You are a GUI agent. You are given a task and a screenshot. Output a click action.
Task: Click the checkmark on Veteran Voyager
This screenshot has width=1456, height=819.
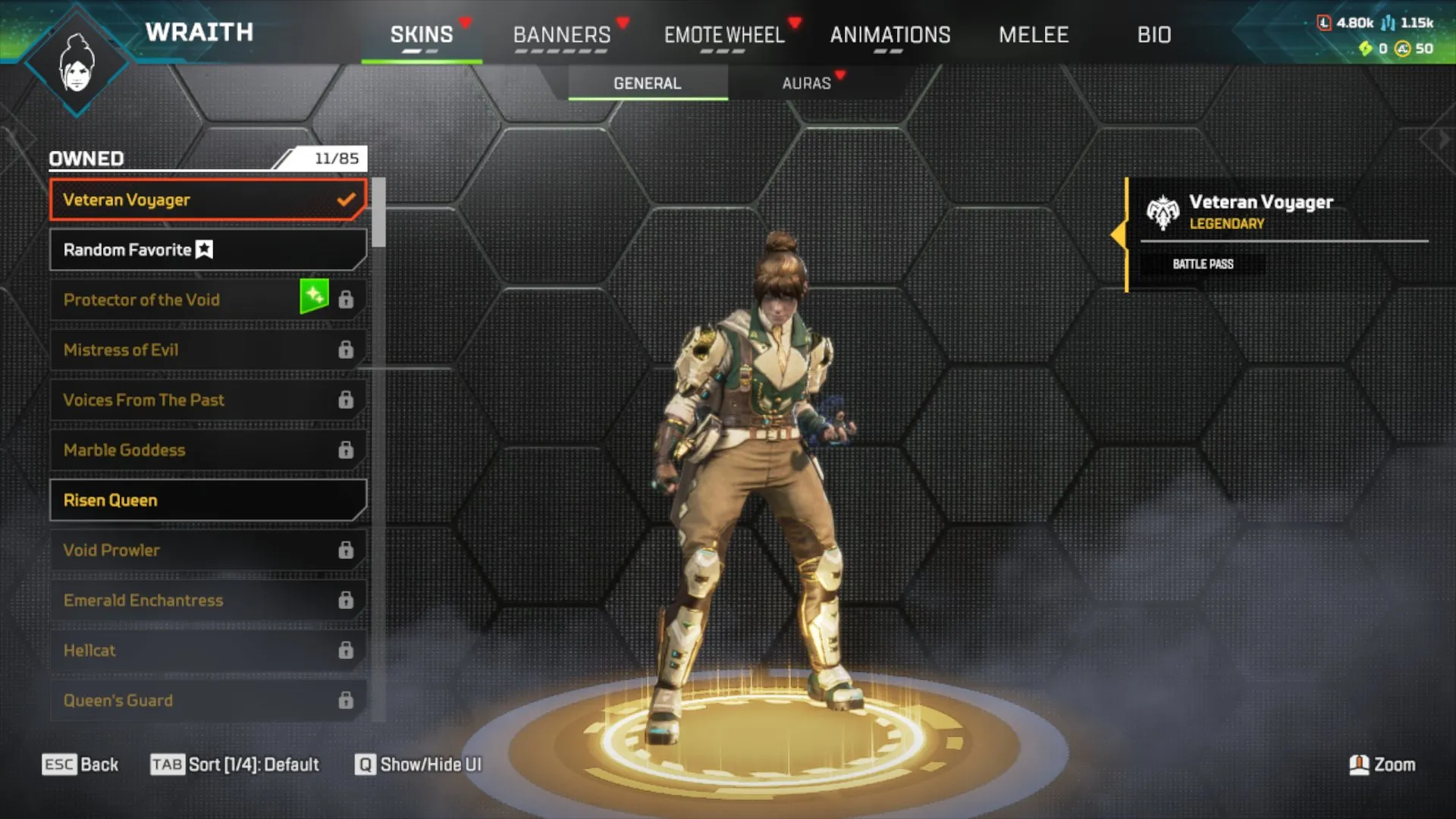point(347,199)
